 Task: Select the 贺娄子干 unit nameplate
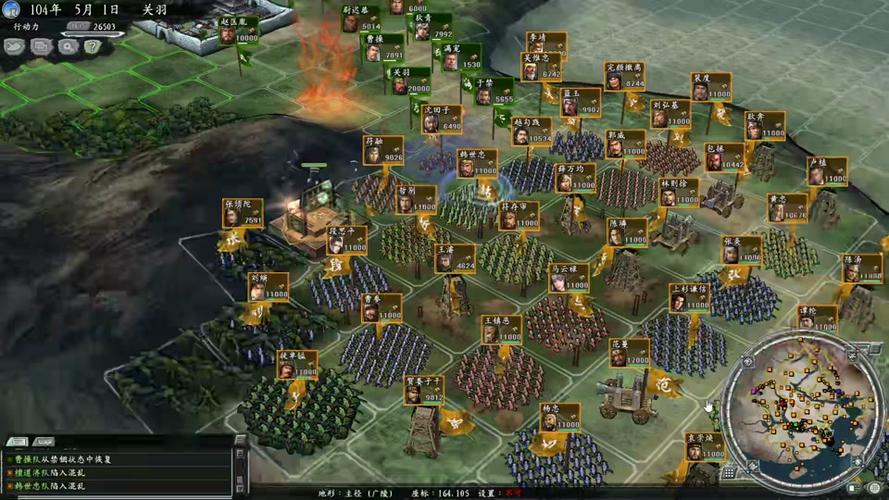coord(425,390)
